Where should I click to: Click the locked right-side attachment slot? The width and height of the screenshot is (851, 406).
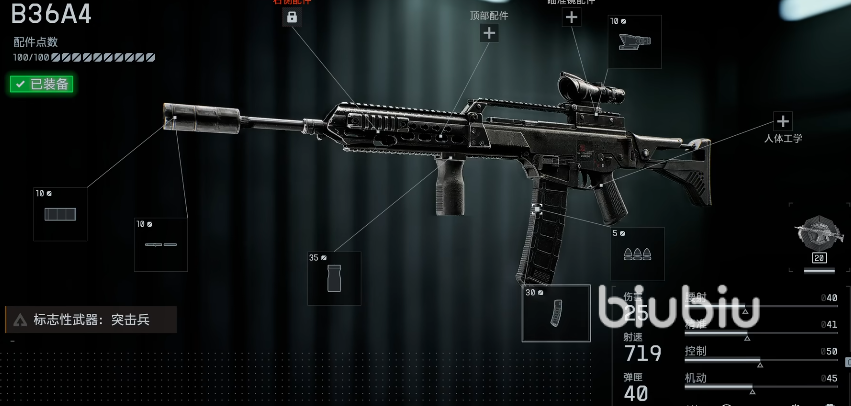[291, 17]
